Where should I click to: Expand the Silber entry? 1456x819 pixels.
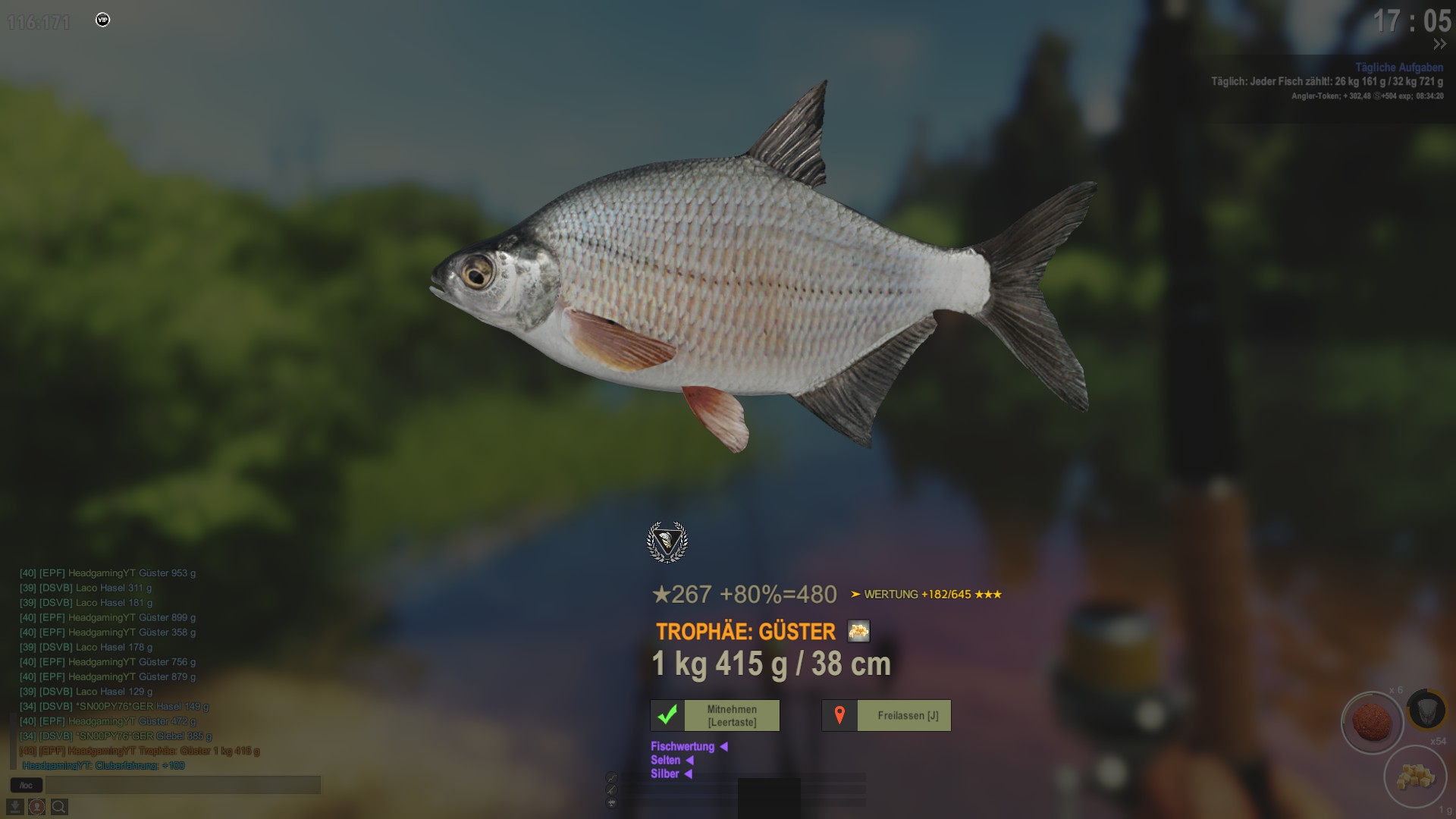tap(671, 773)
